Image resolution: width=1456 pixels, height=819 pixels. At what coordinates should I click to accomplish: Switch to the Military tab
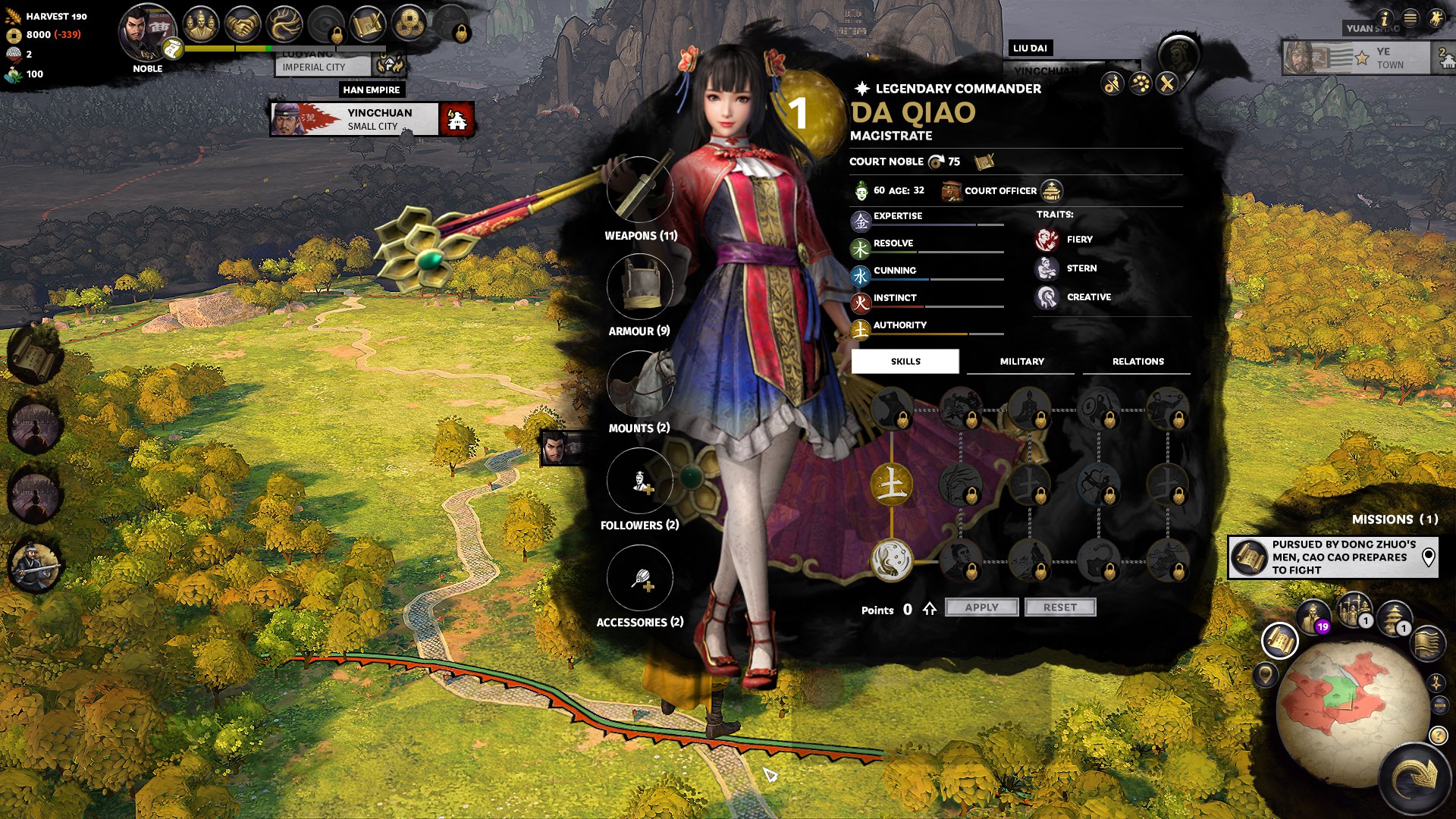[1021, 362]
